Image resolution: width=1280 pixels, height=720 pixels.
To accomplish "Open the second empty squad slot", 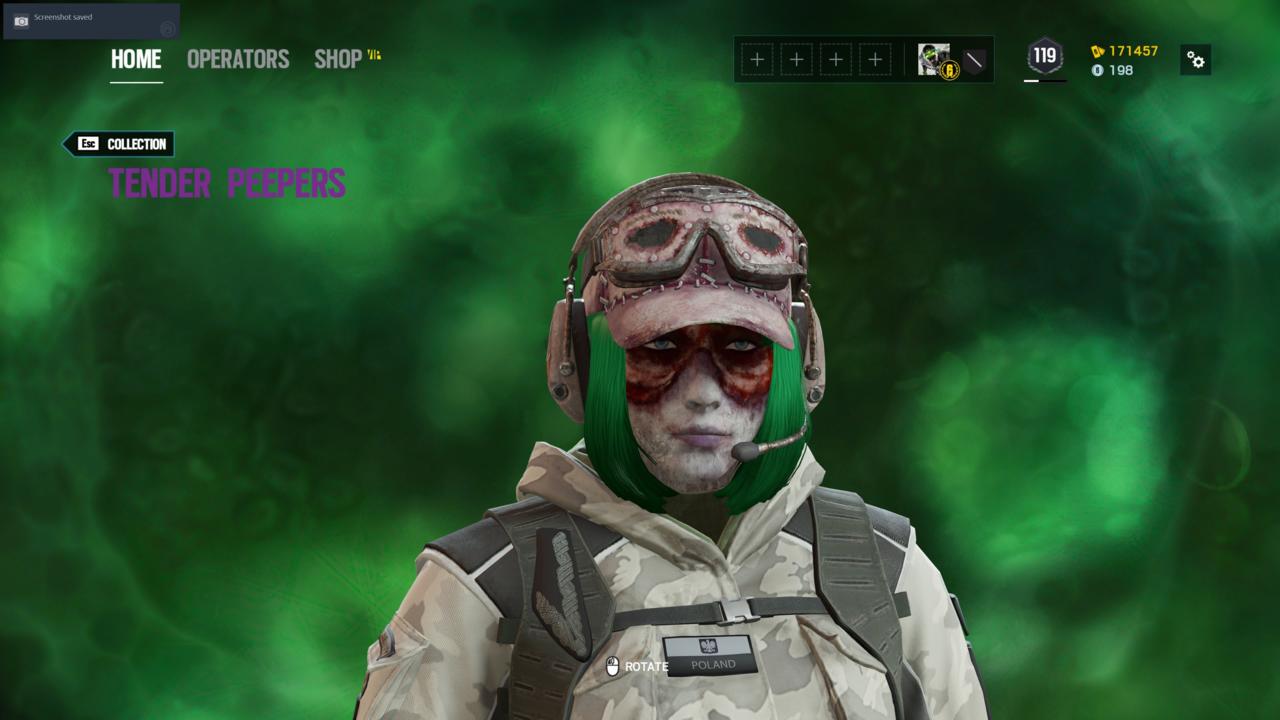I will pyautogui.click(x=796, y=59).
